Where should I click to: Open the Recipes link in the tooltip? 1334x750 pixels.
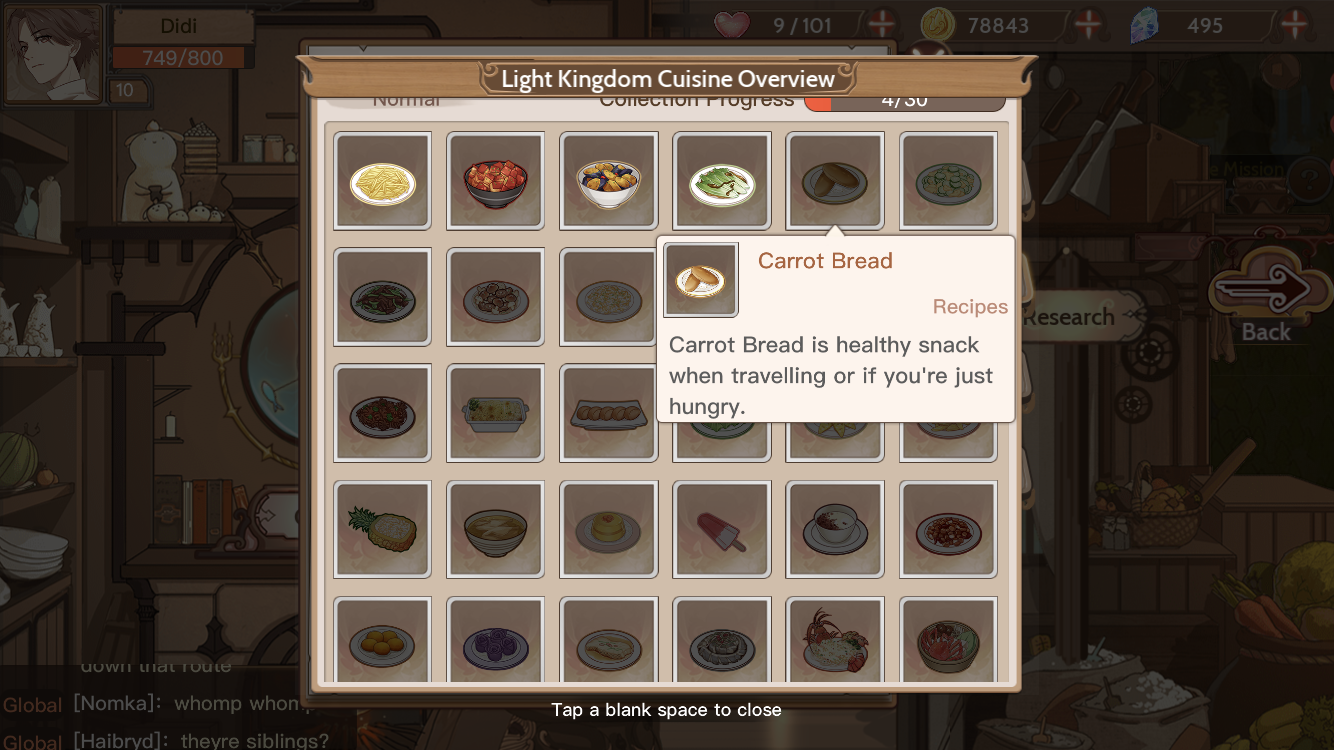[969, 307]
